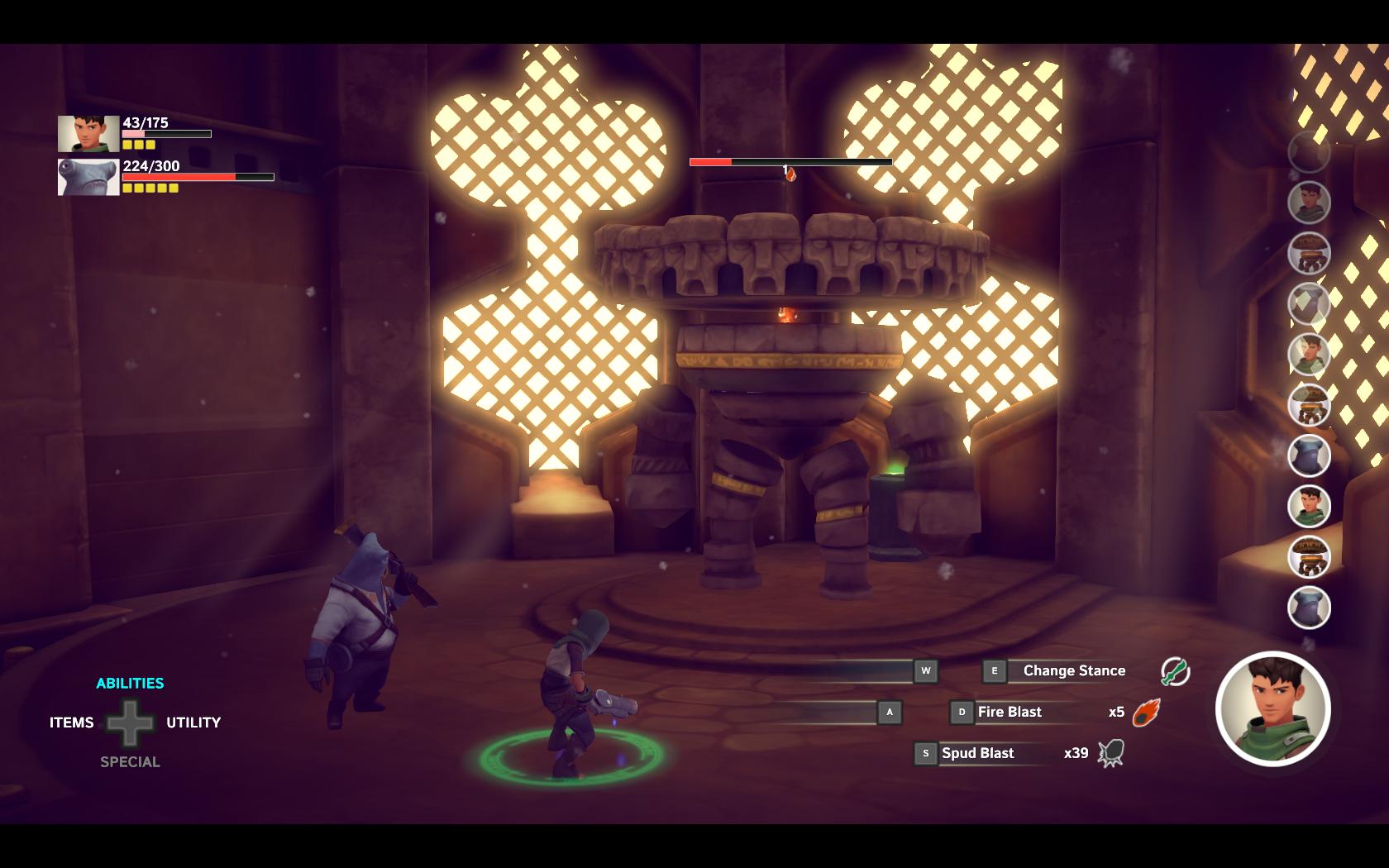Image resolution: width=1389 pixels, height=868 pixels.
Task: Open the Utility category
Action: coord(193,723)
